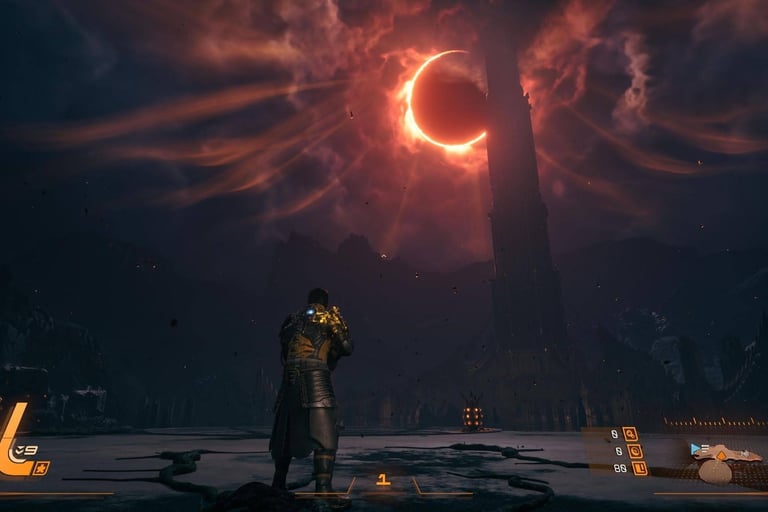768x512 pixels.
Task: Select the exclamation card icon
Action: point(639,468)
